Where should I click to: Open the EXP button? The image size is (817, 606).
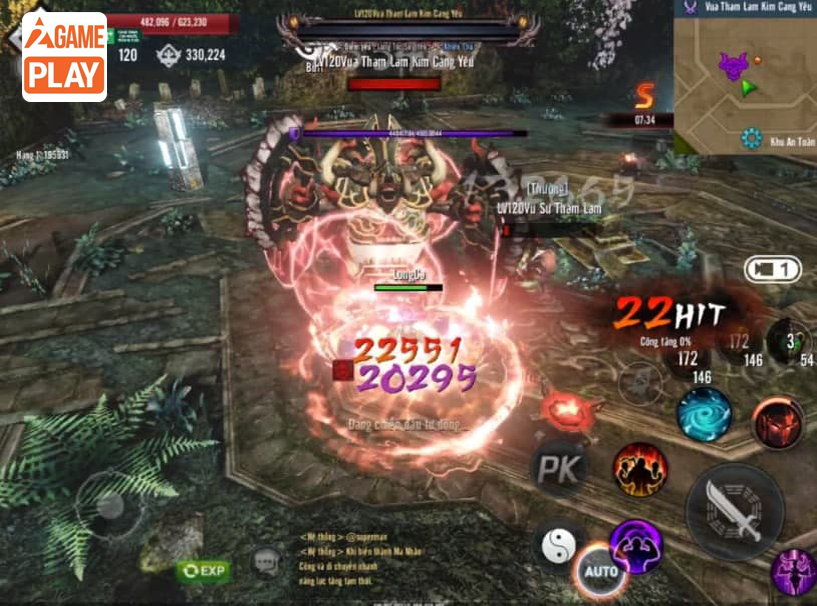203,571
